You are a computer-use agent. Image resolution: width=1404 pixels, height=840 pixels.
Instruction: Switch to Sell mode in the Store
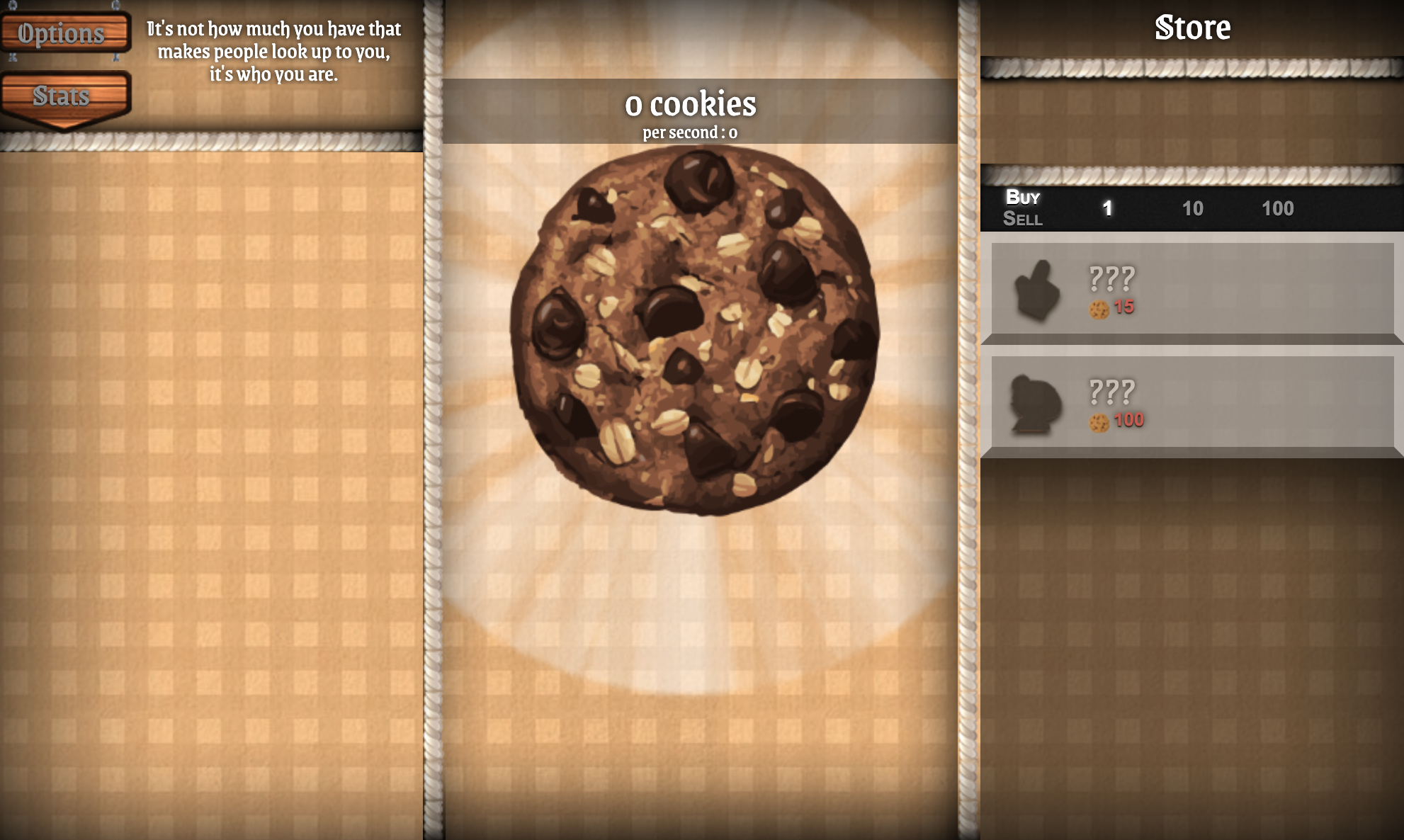pyautogui.click(x=1023, y=220)
